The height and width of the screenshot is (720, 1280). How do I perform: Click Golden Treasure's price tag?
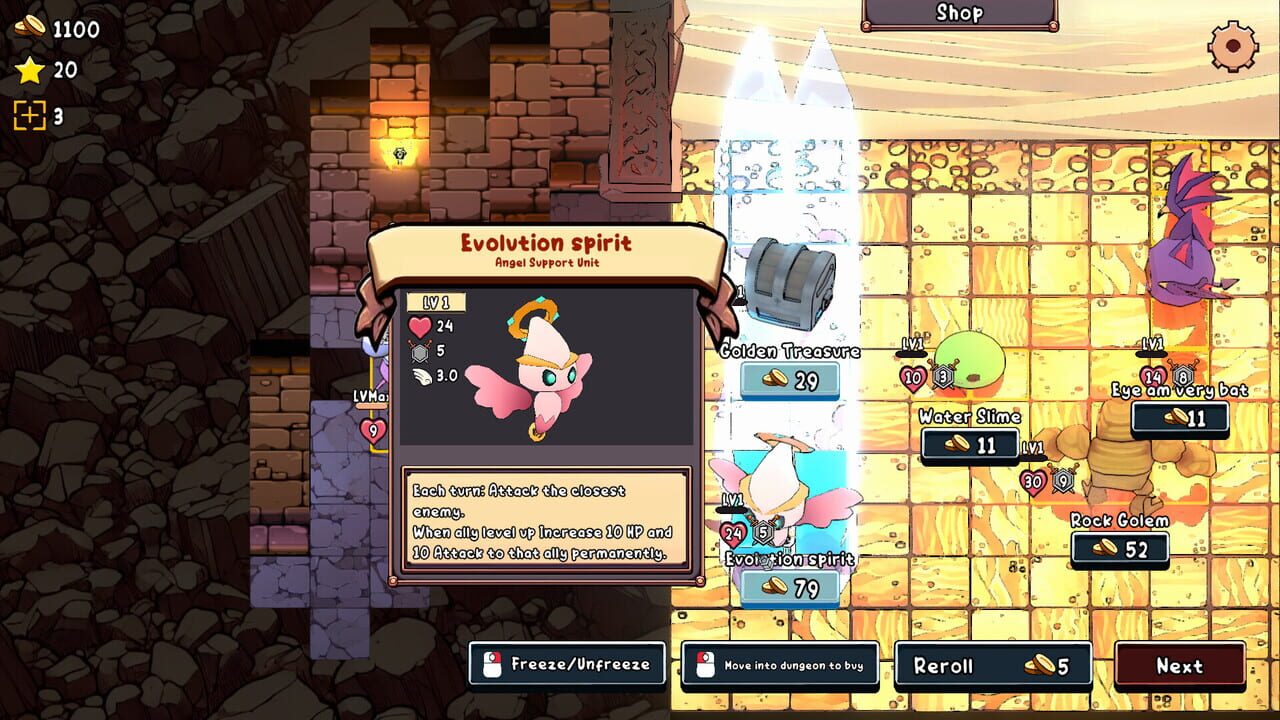pyautogui.click(x=791, y=379)
